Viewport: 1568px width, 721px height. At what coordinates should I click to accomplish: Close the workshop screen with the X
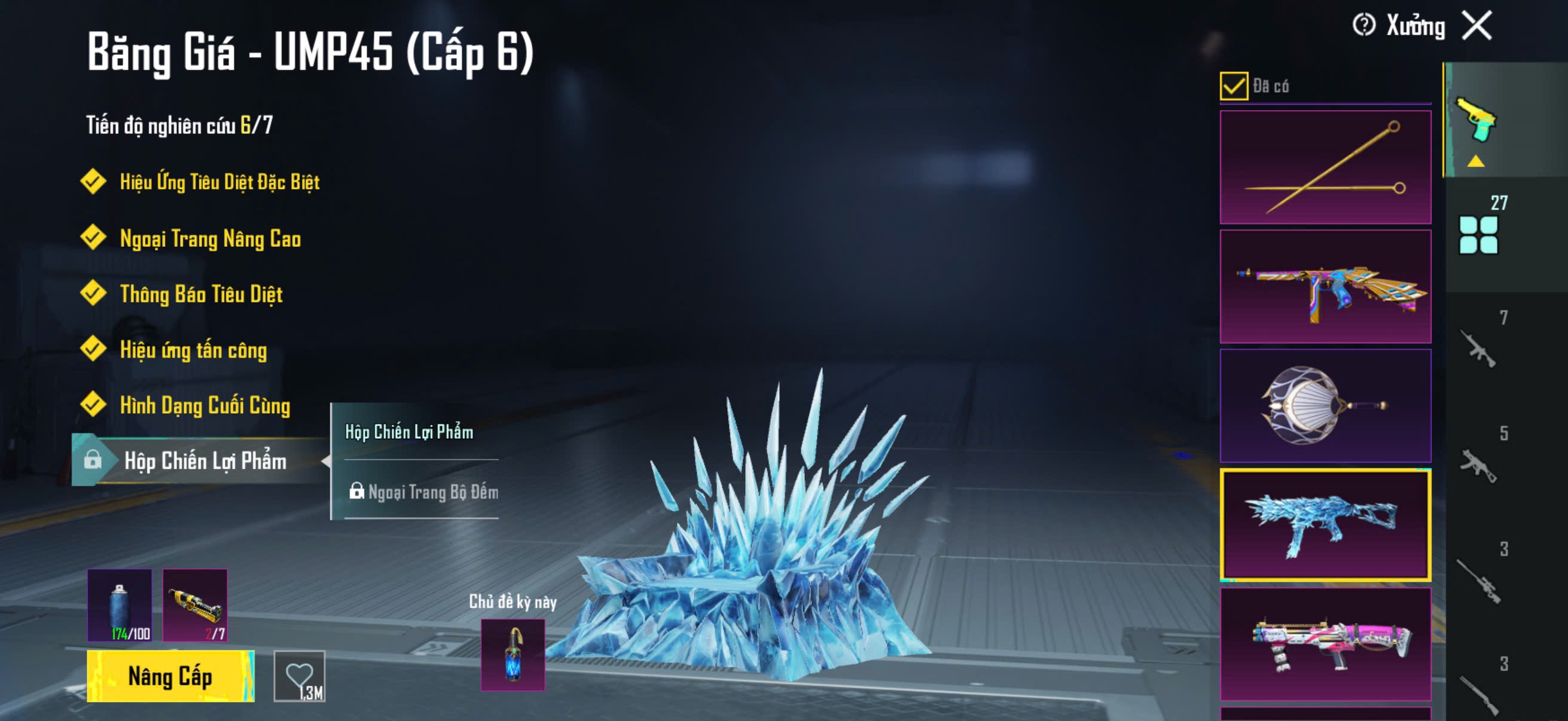1477,26
